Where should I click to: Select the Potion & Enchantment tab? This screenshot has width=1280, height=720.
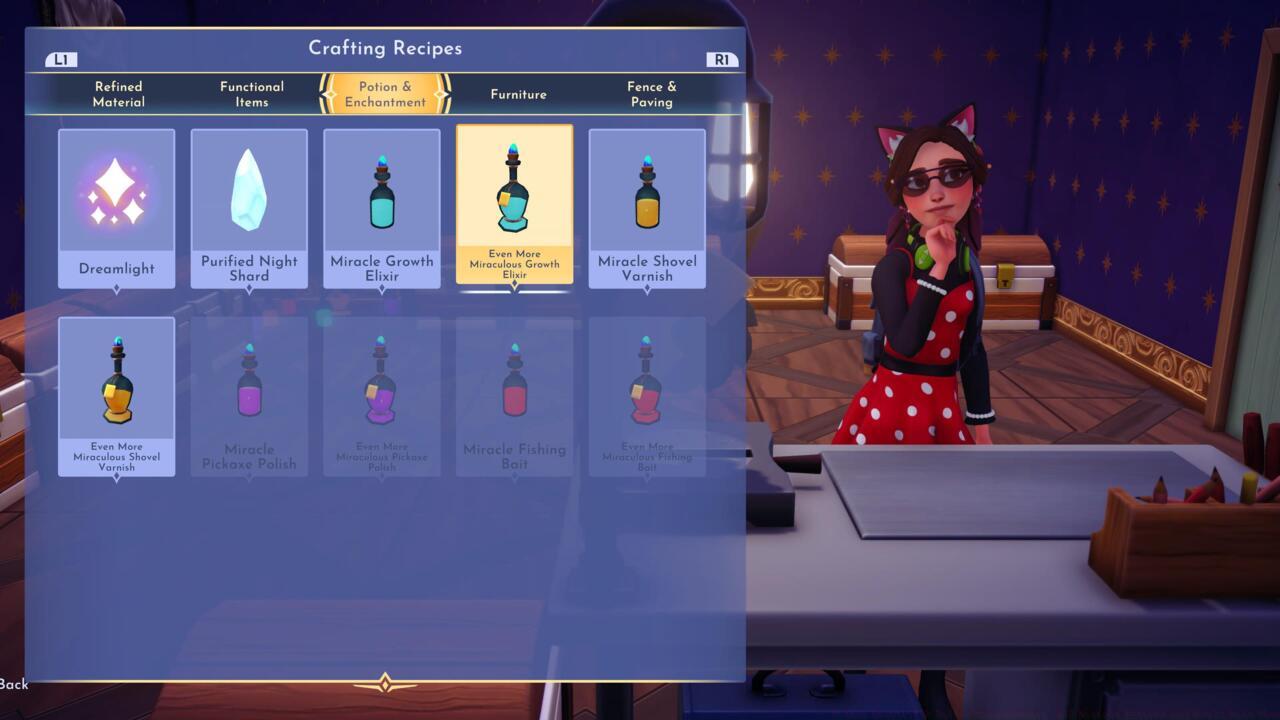coord(385,94)
